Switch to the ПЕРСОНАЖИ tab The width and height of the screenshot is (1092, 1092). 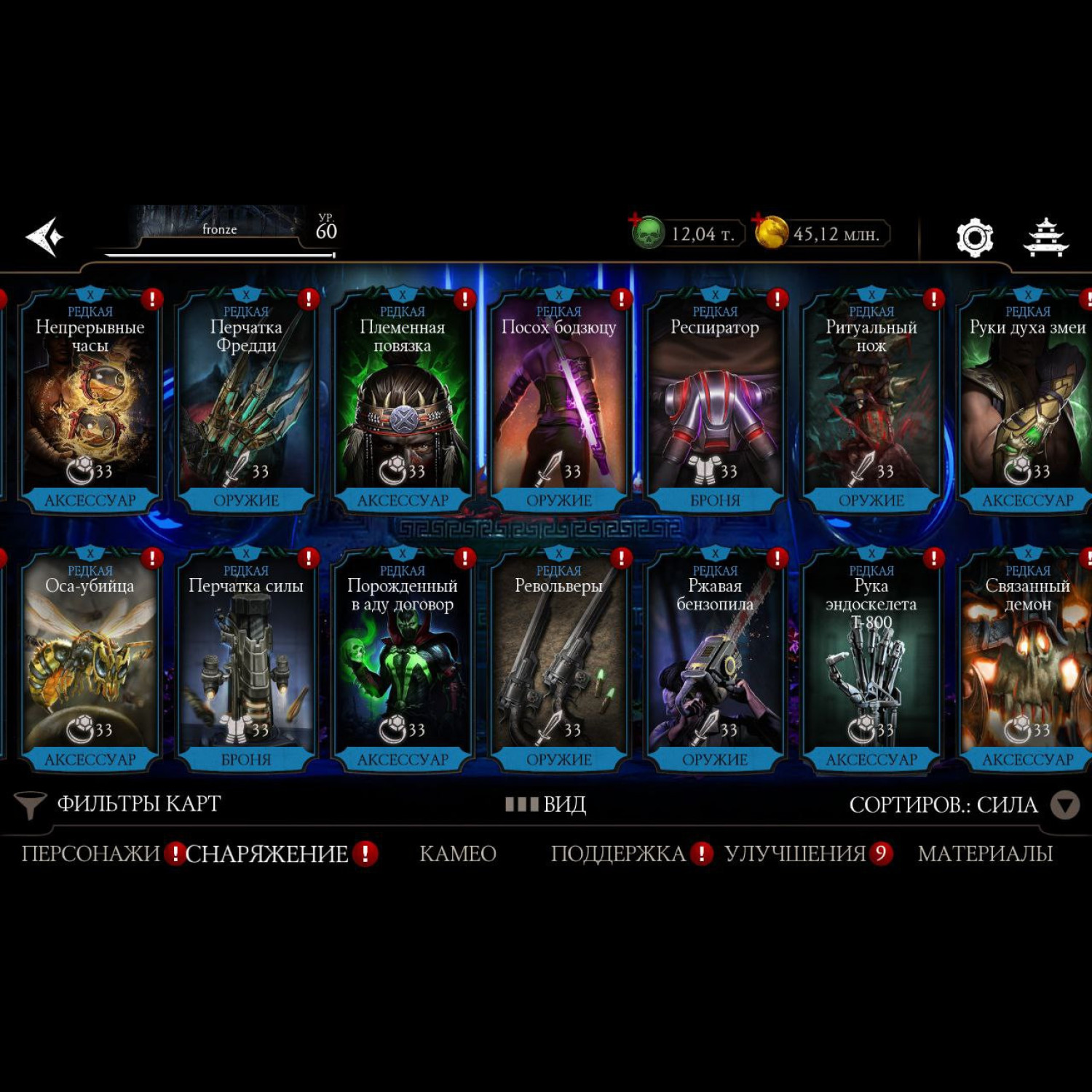click(90, 853)
